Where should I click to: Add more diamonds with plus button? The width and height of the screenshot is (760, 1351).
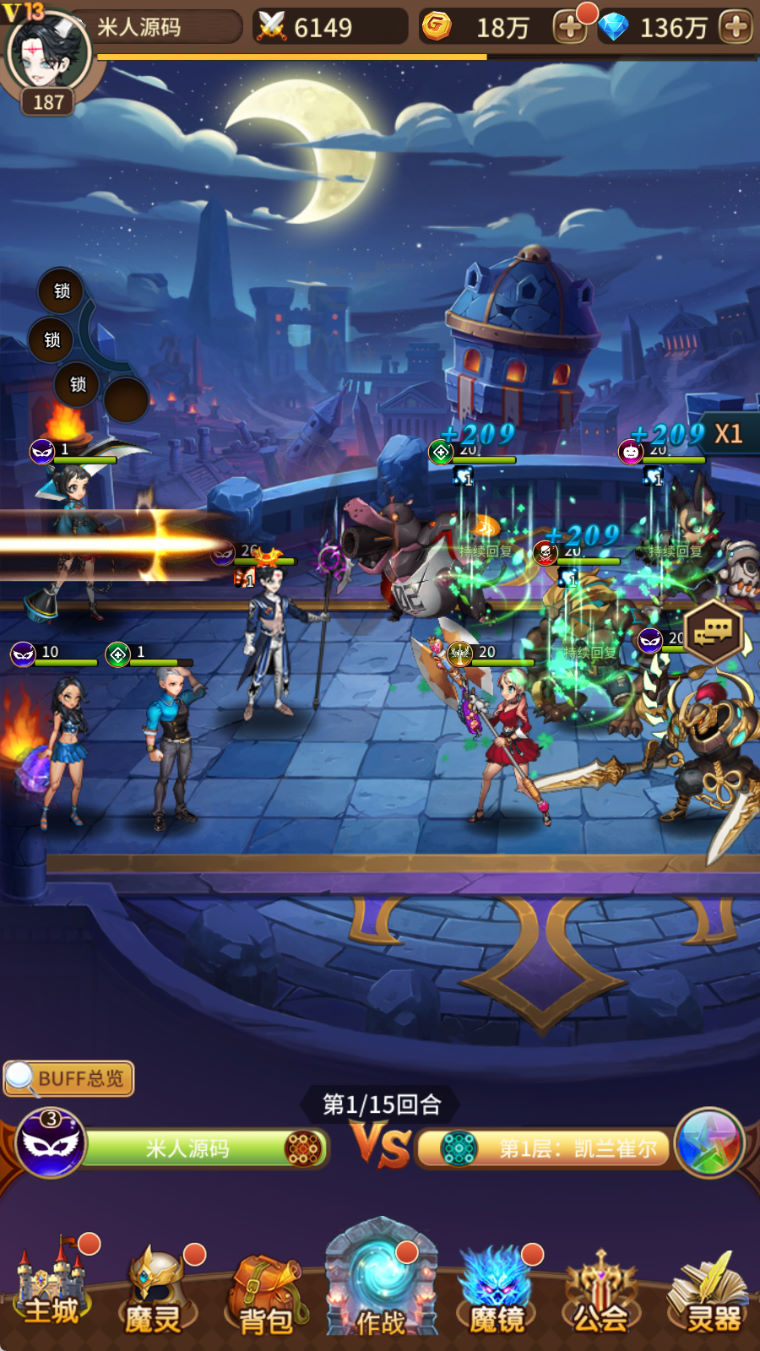(736, 27)
